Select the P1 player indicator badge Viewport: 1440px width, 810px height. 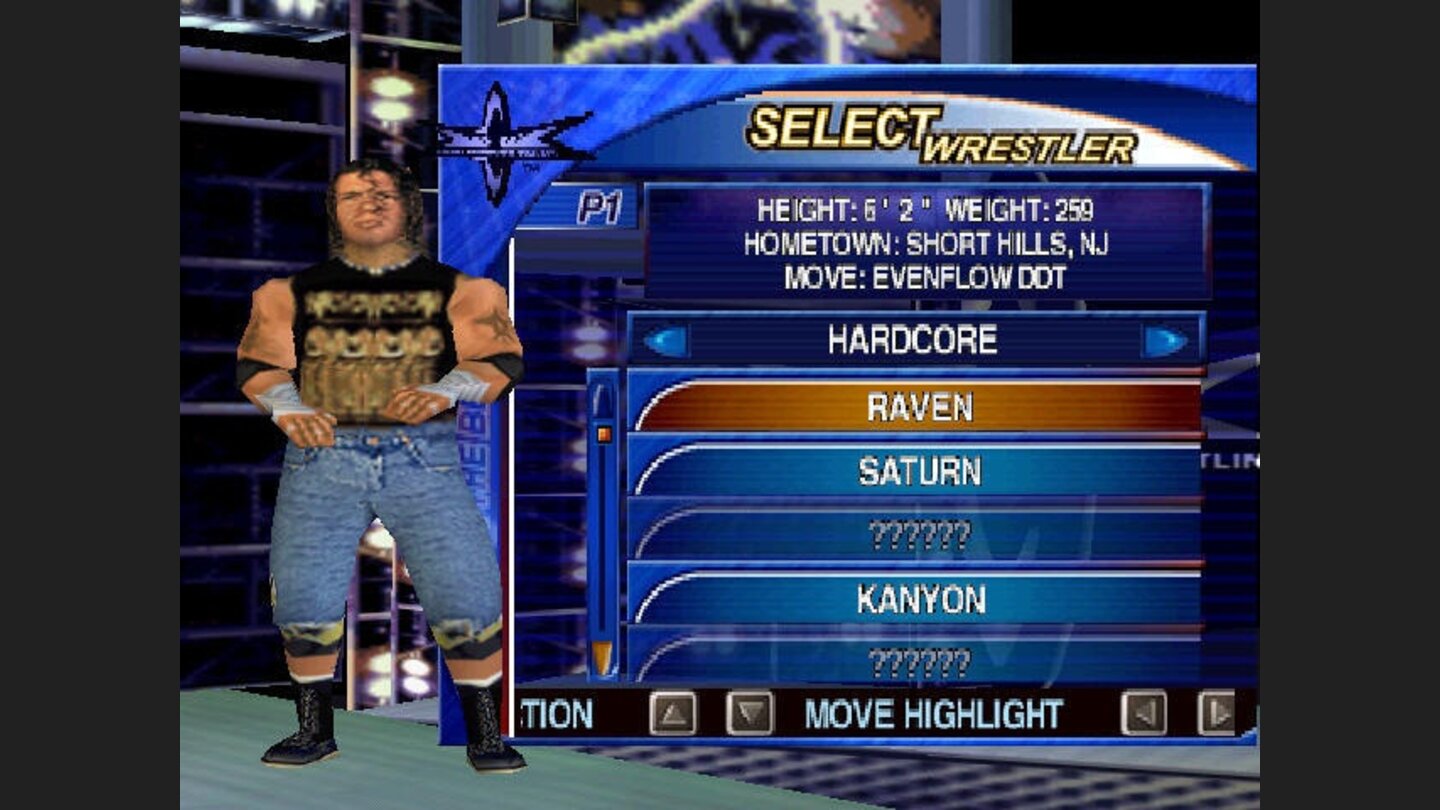click(600, 206)
